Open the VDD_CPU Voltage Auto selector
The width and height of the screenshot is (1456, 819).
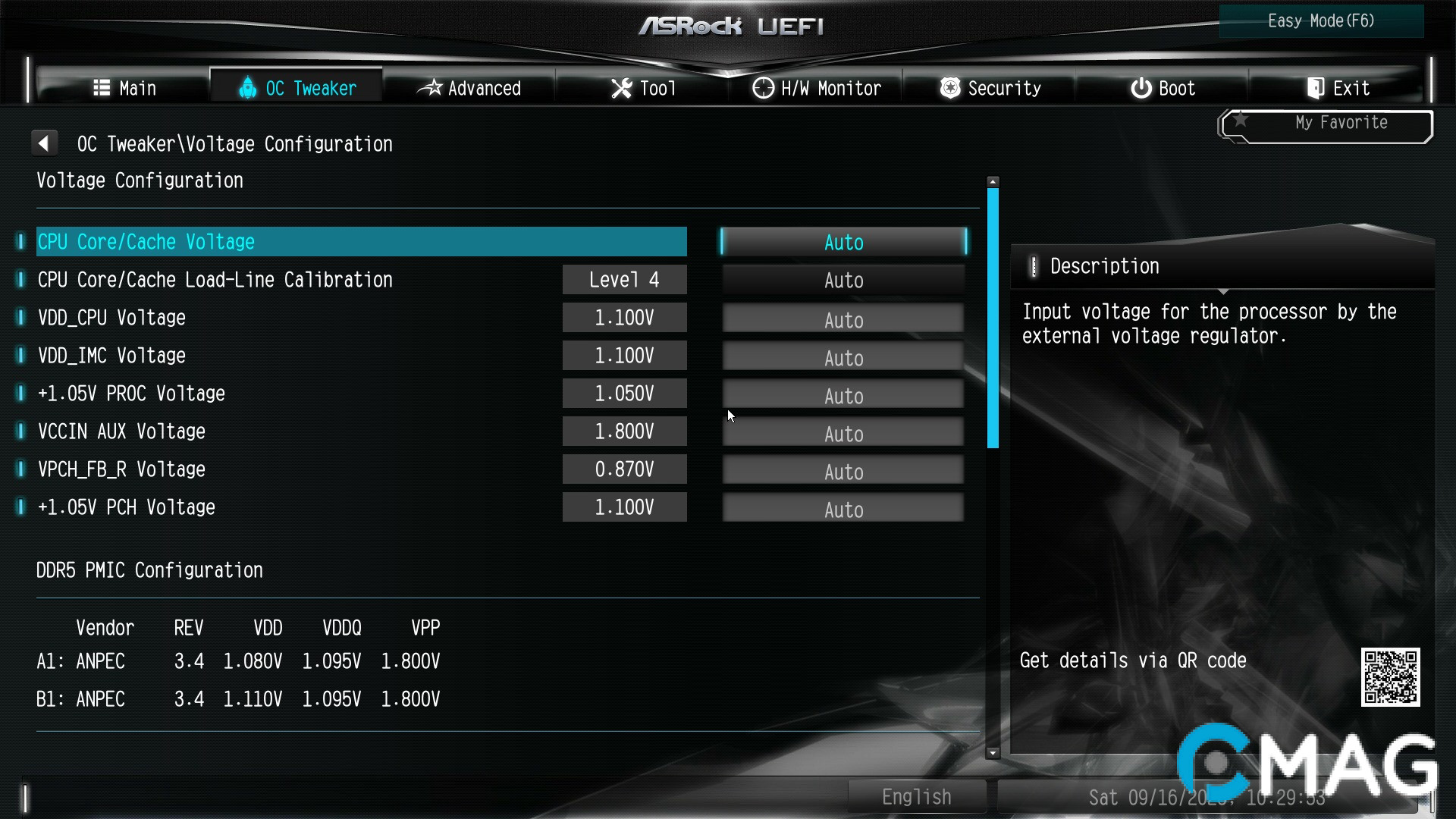tap(843, 318)
